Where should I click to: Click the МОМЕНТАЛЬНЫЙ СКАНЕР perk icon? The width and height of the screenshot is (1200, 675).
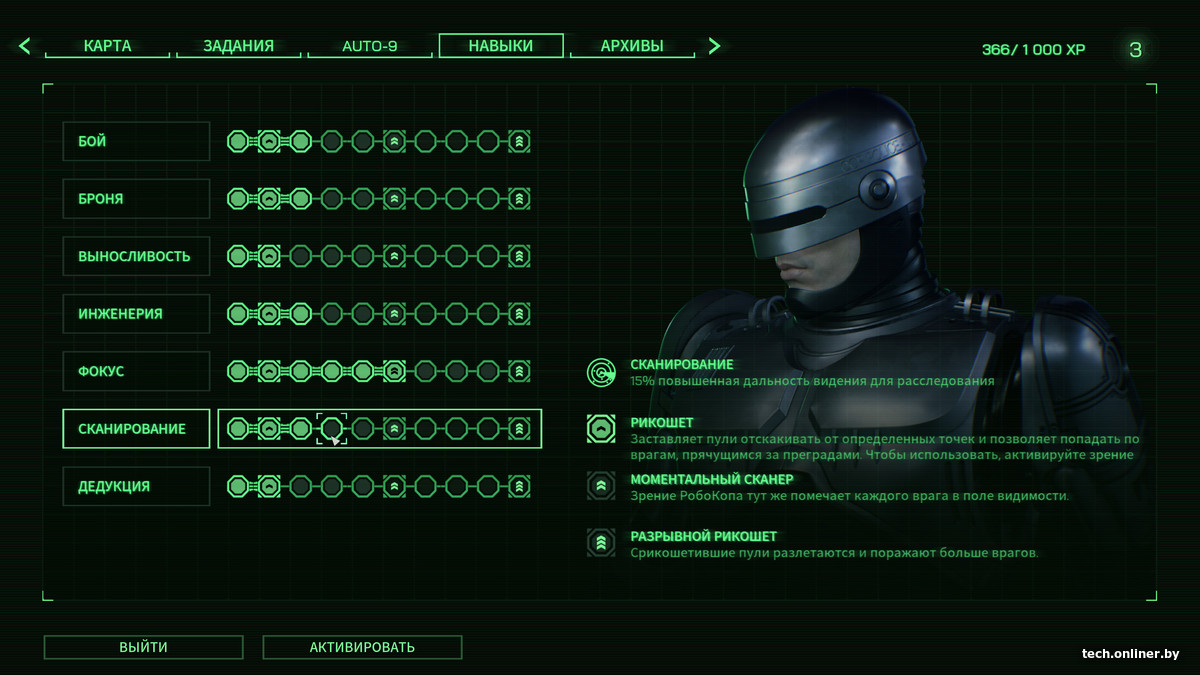click(601, 486)
